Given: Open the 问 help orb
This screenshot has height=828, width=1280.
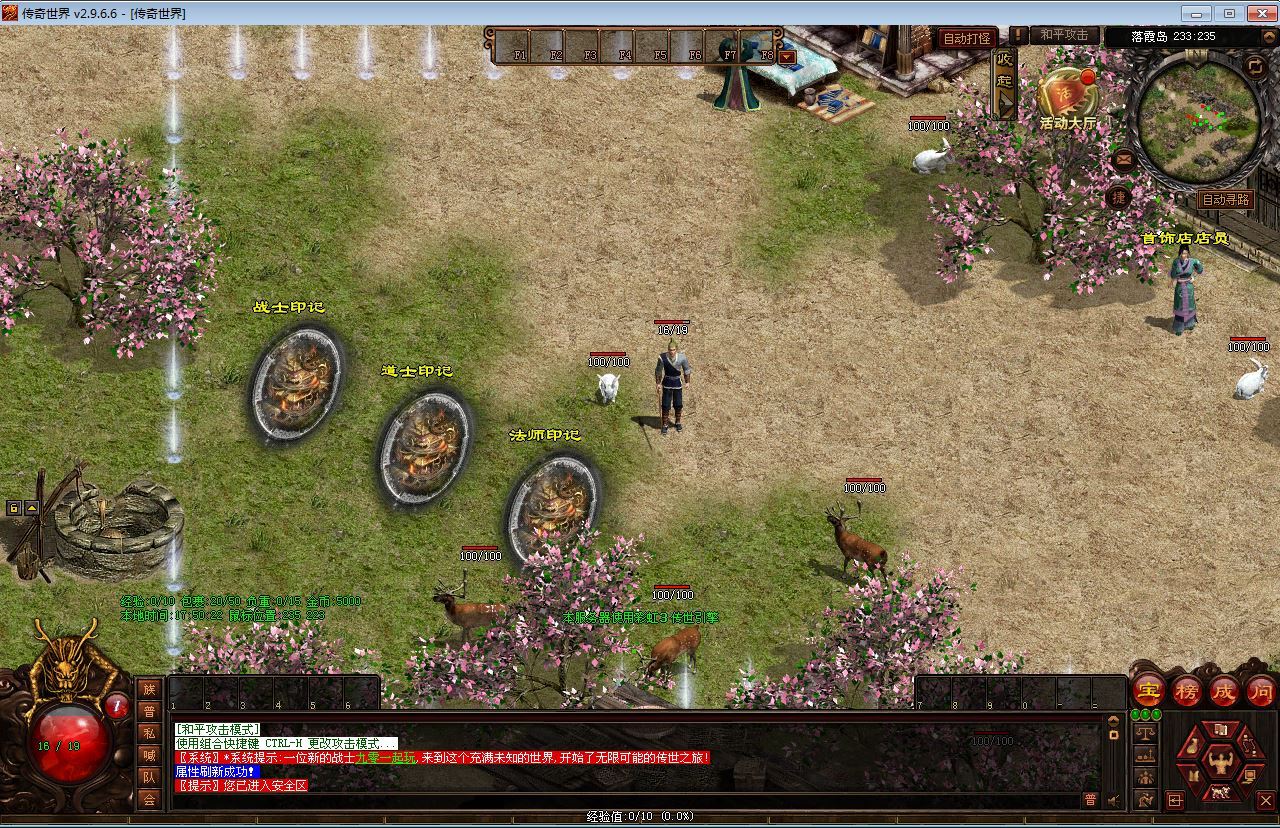Looking at the screenshot, I should tap(1261, 690).
